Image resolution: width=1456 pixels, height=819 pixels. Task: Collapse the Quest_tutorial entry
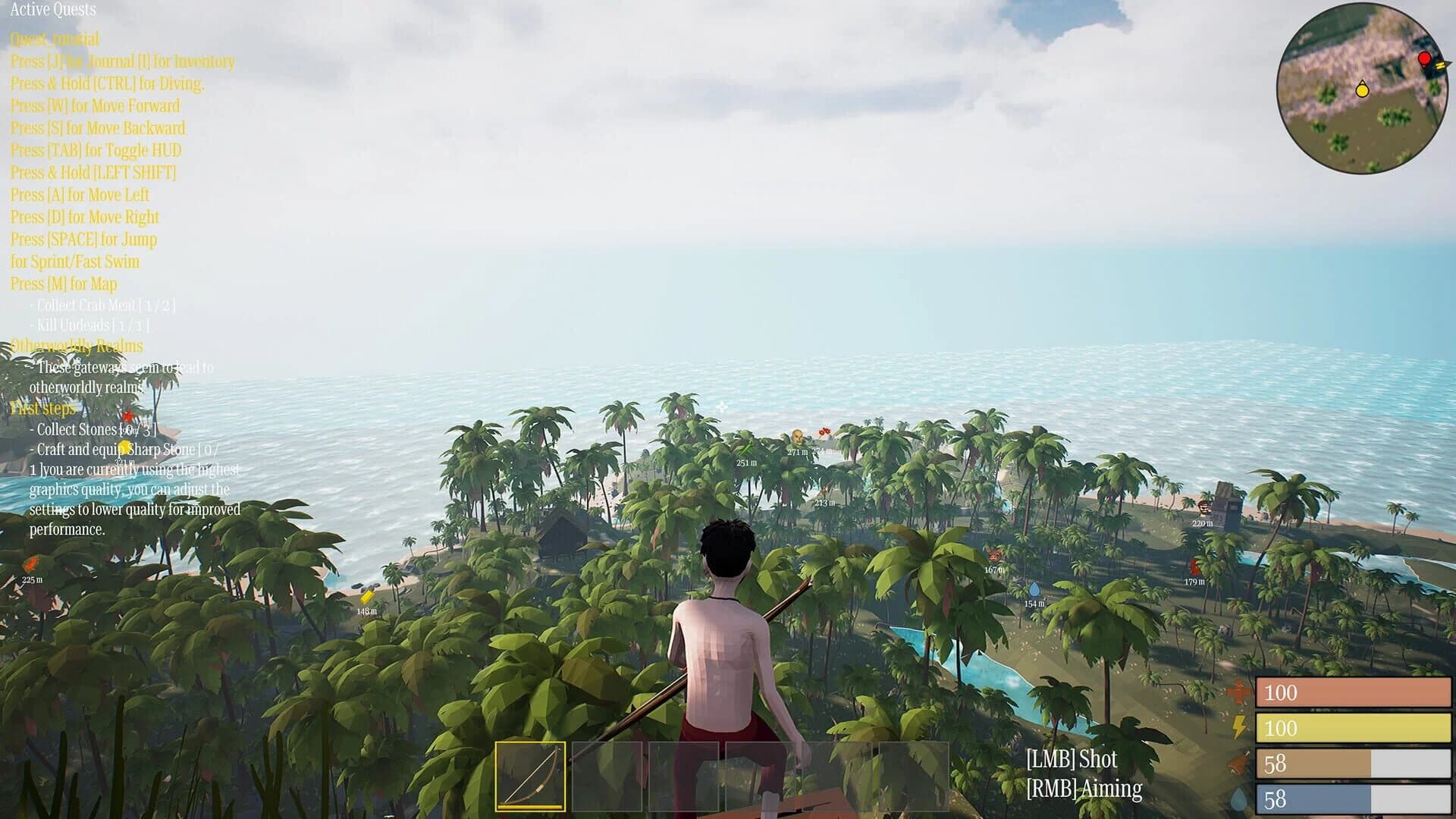point(53,38)
